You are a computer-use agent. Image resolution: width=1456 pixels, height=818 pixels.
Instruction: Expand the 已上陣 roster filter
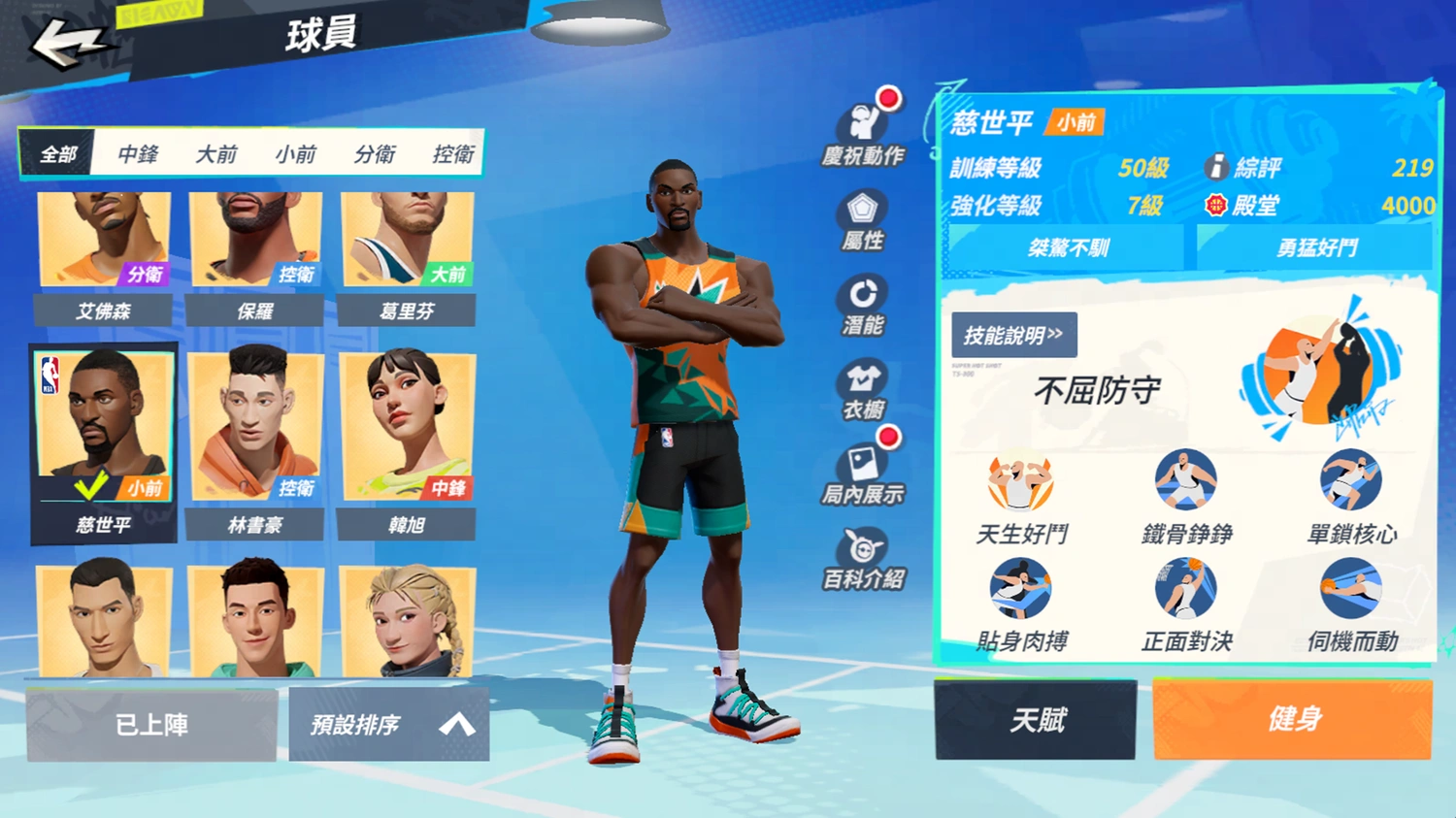coord(150,724)
